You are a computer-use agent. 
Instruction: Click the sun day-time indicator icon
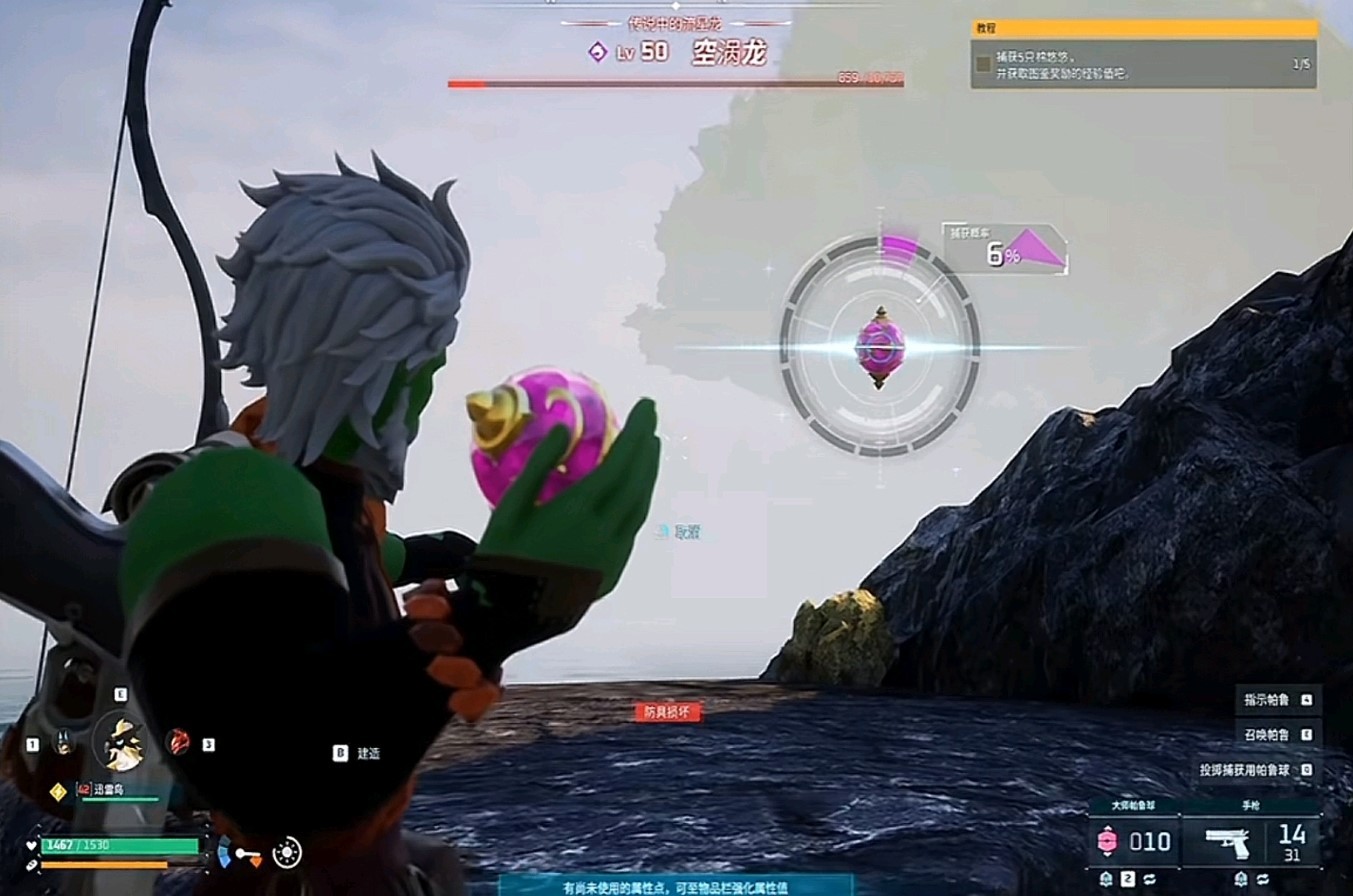pyautogui.click(x=287, y=852)
